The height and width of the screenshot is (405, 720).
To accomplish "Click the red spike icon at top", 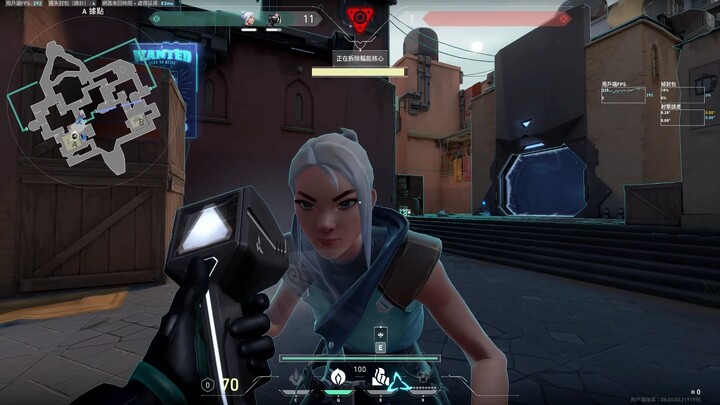I will click(x=359, y=18).
